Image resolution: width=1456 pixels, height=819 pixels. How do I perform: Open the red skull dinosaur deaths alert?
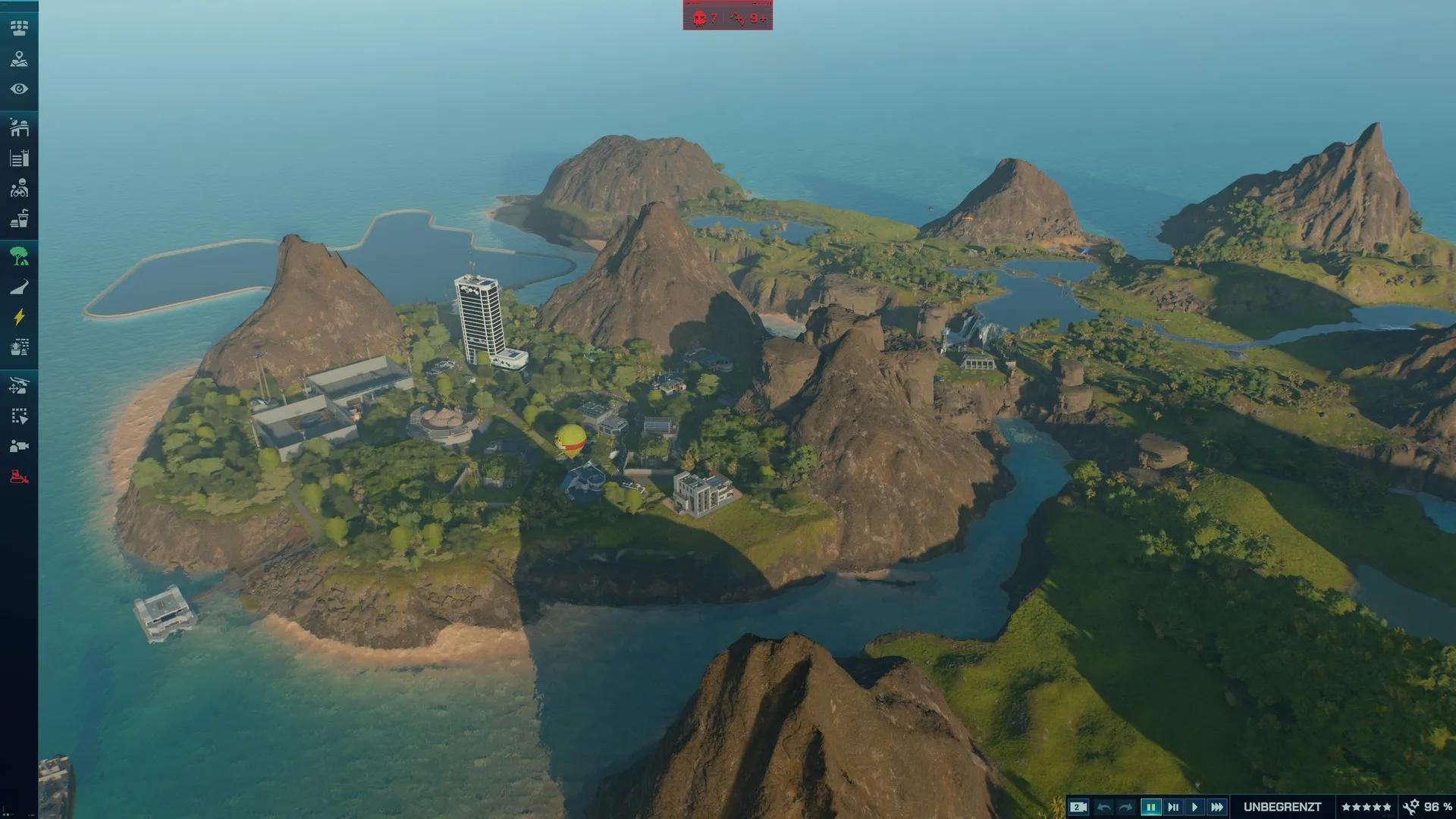[x=705, y=17]
